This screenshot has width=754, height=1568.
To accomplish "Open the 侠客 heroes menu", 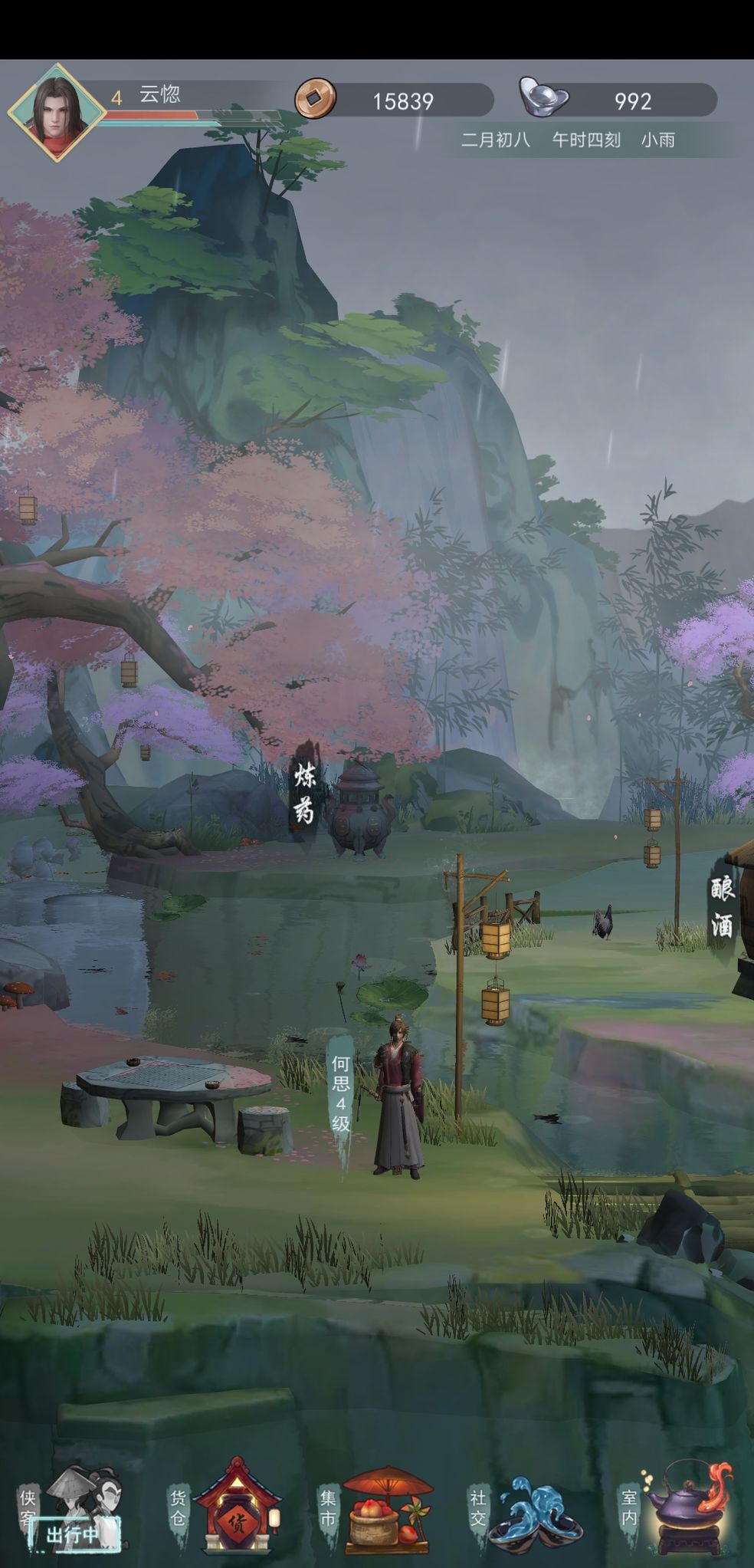I will (74, 1507).
